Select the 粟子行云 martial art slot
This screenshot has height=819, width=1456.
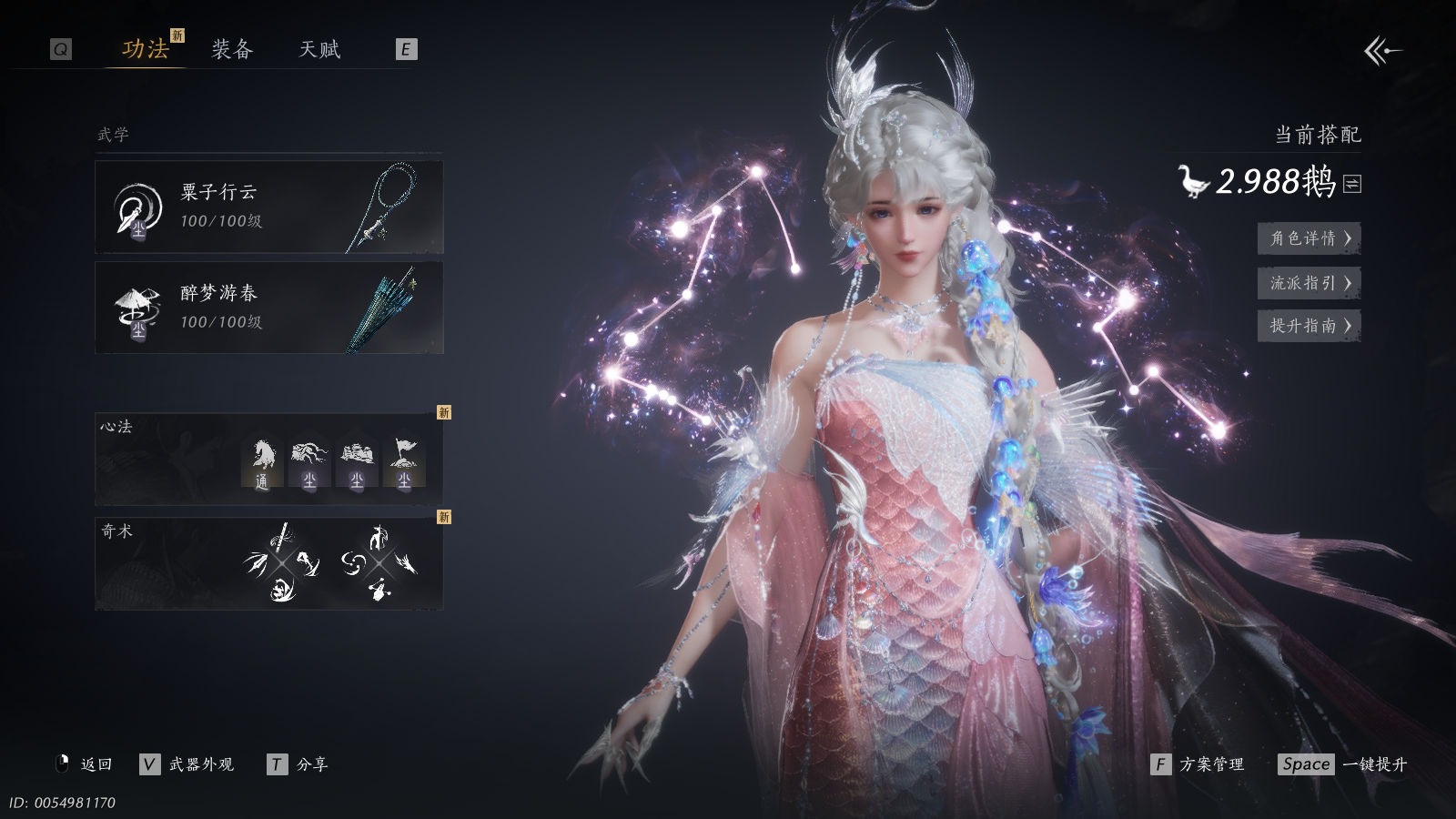[269, 207]
